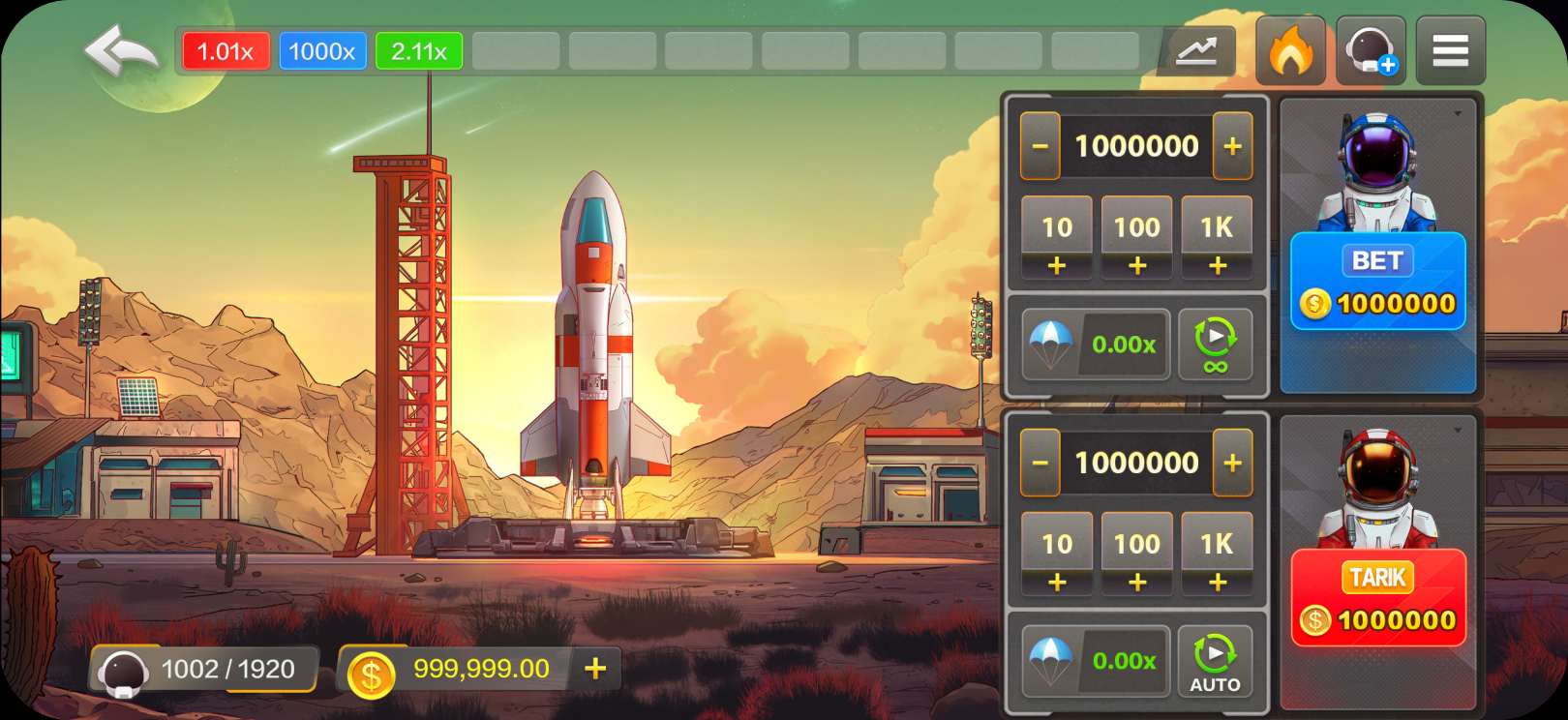Increase the red astronaut's bet amount
1568x720 pixels.
pos(1232,463)
